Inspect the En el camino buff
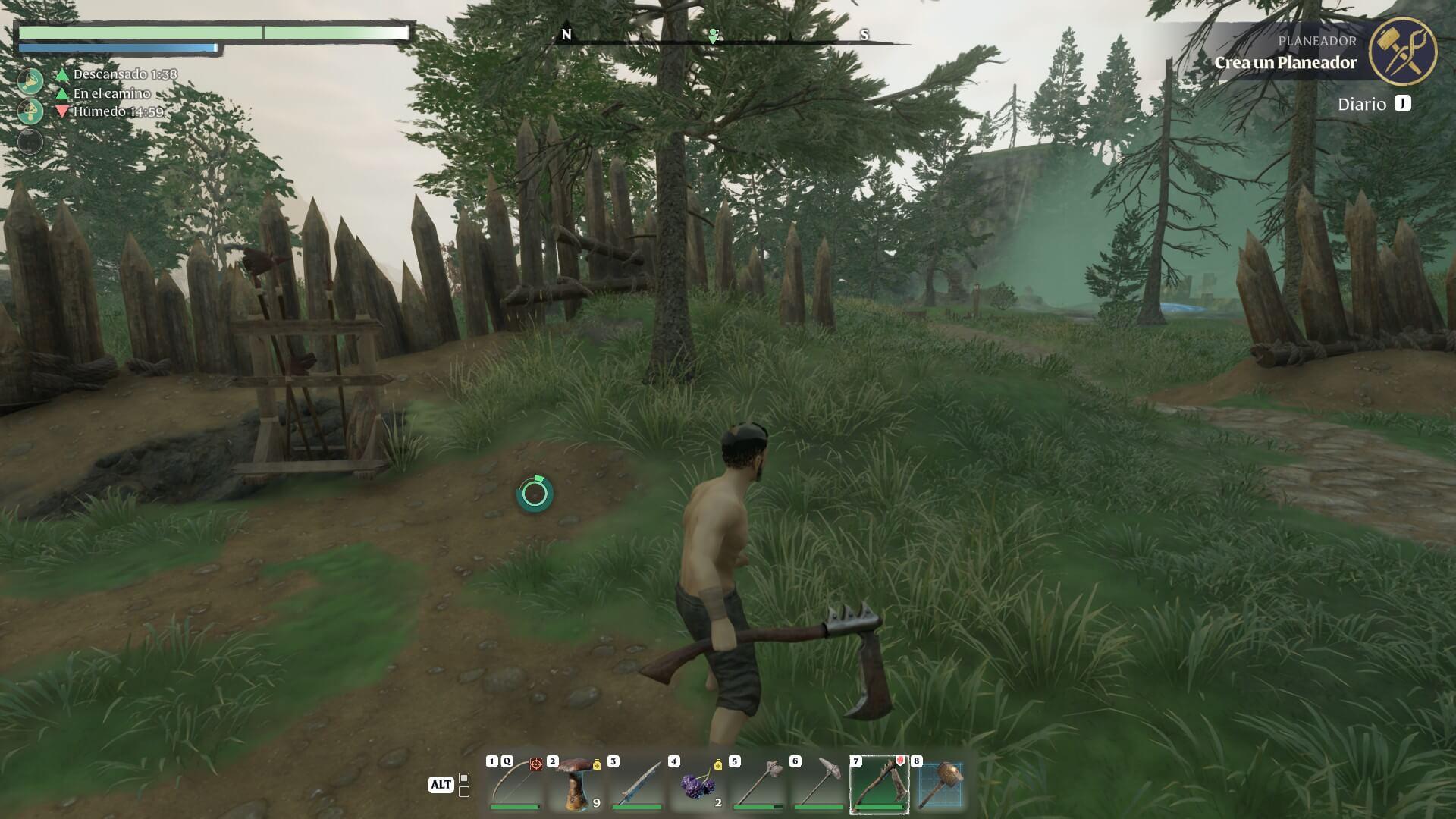Screen dimensions: 1456x819 (111, 93)
